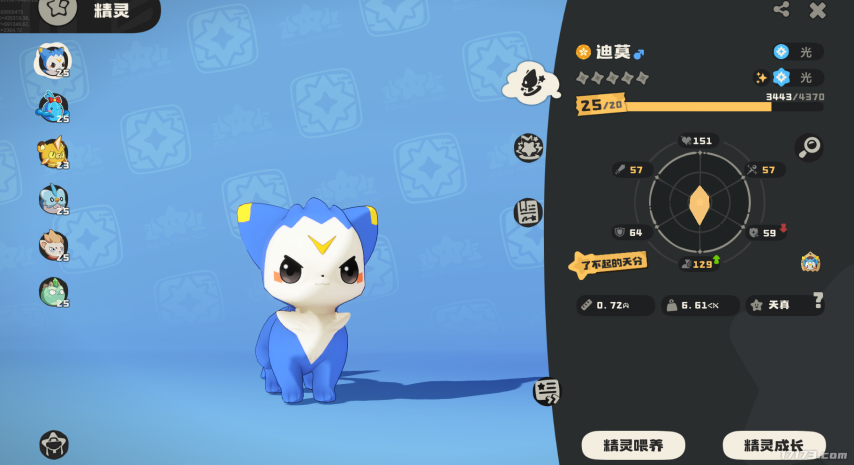This screenshot has width=854, height=465.
Task: Tap the spirit face badge beside stats
Action: pyautogui.click(x=810, y=263)
